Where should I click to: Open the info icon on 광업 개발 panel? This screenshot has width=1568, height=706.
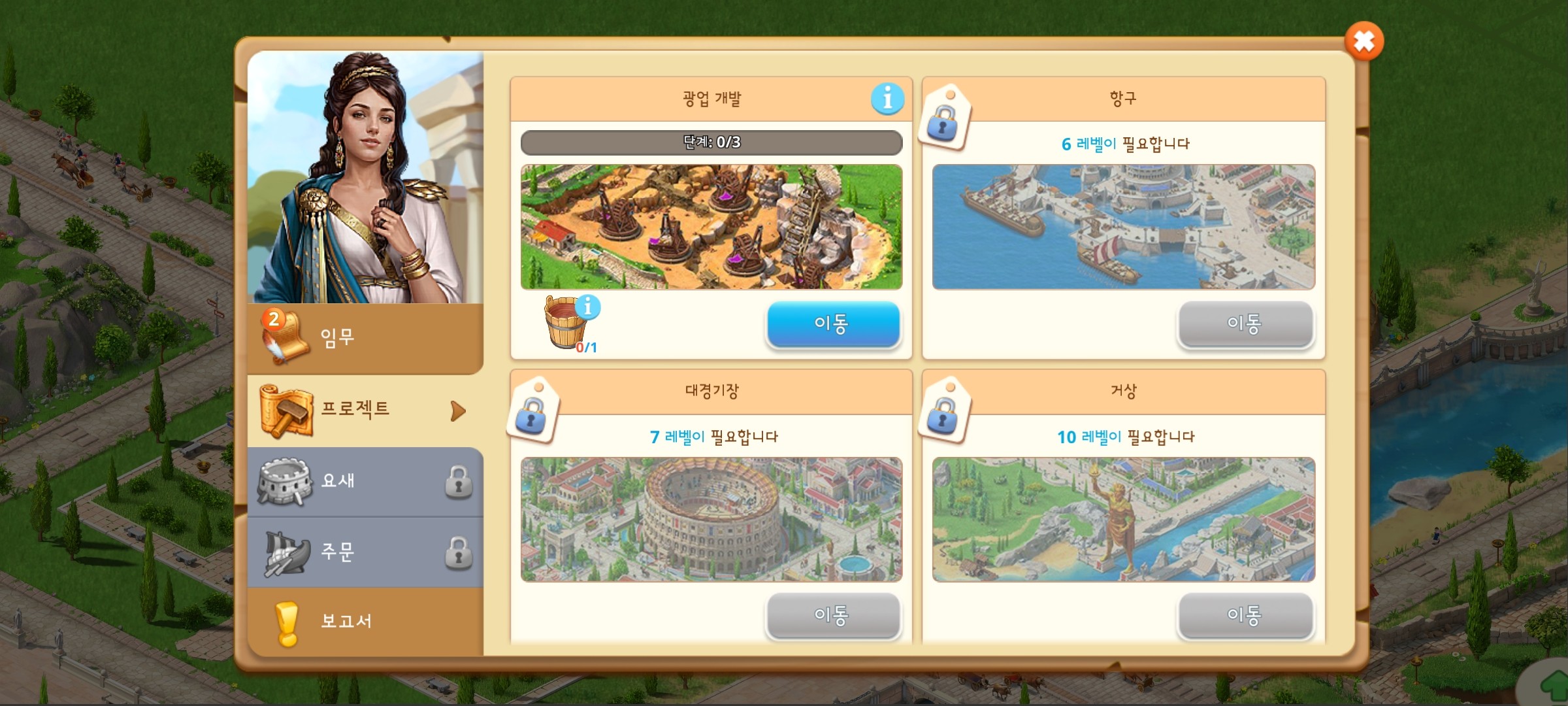click(x=887, y=99)
